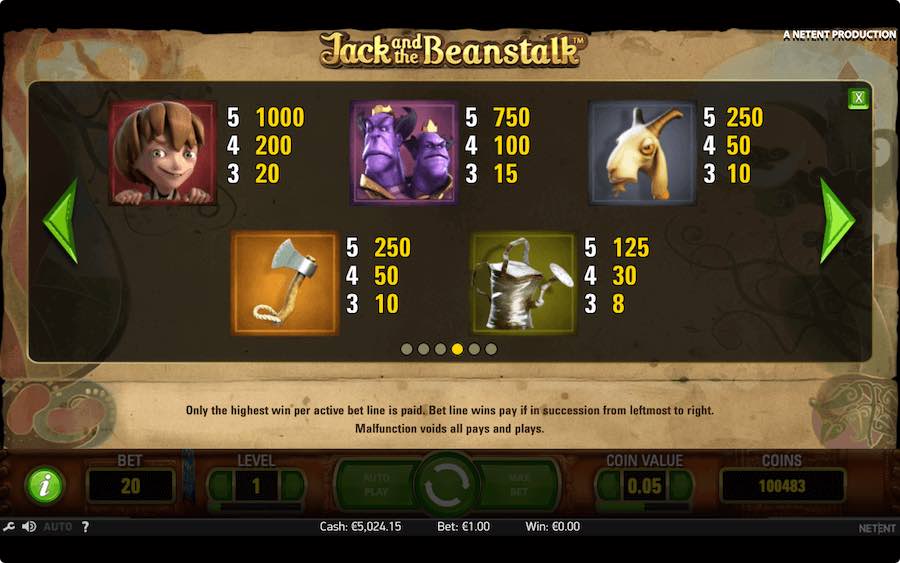Toggle sound with the speaker icon
This screenshot has width=900, height=563.
click(29, 527)
